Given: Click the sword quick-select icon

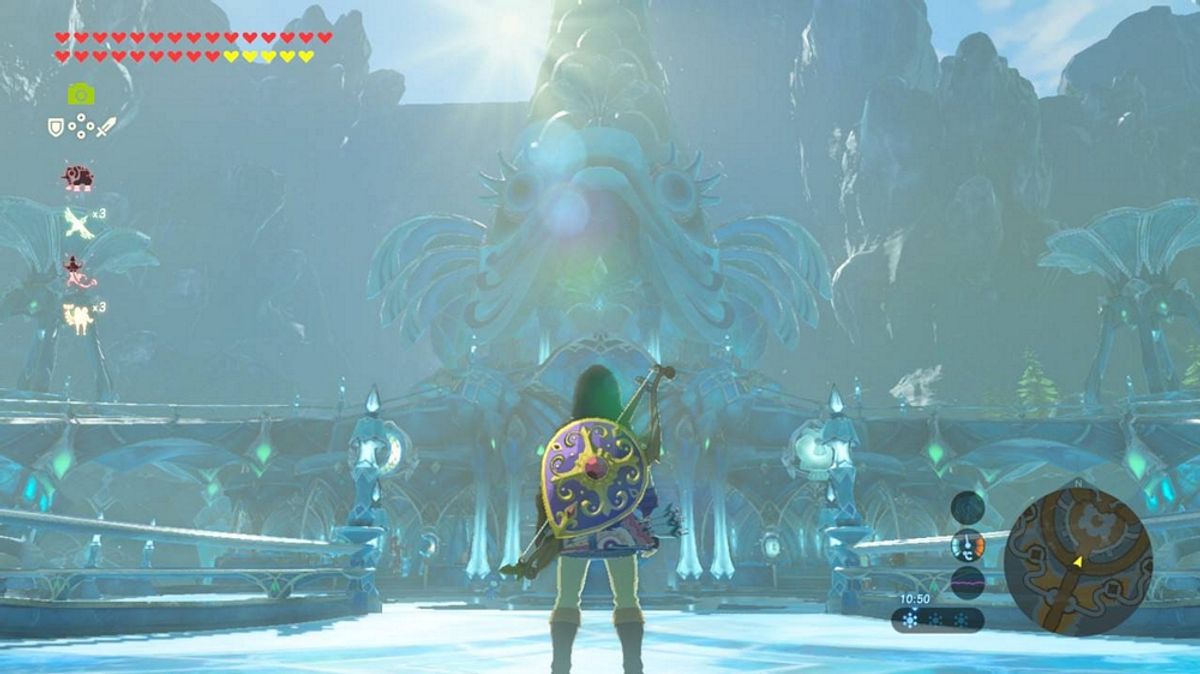Looking at the screenshot, I should [x=105, y=127].
